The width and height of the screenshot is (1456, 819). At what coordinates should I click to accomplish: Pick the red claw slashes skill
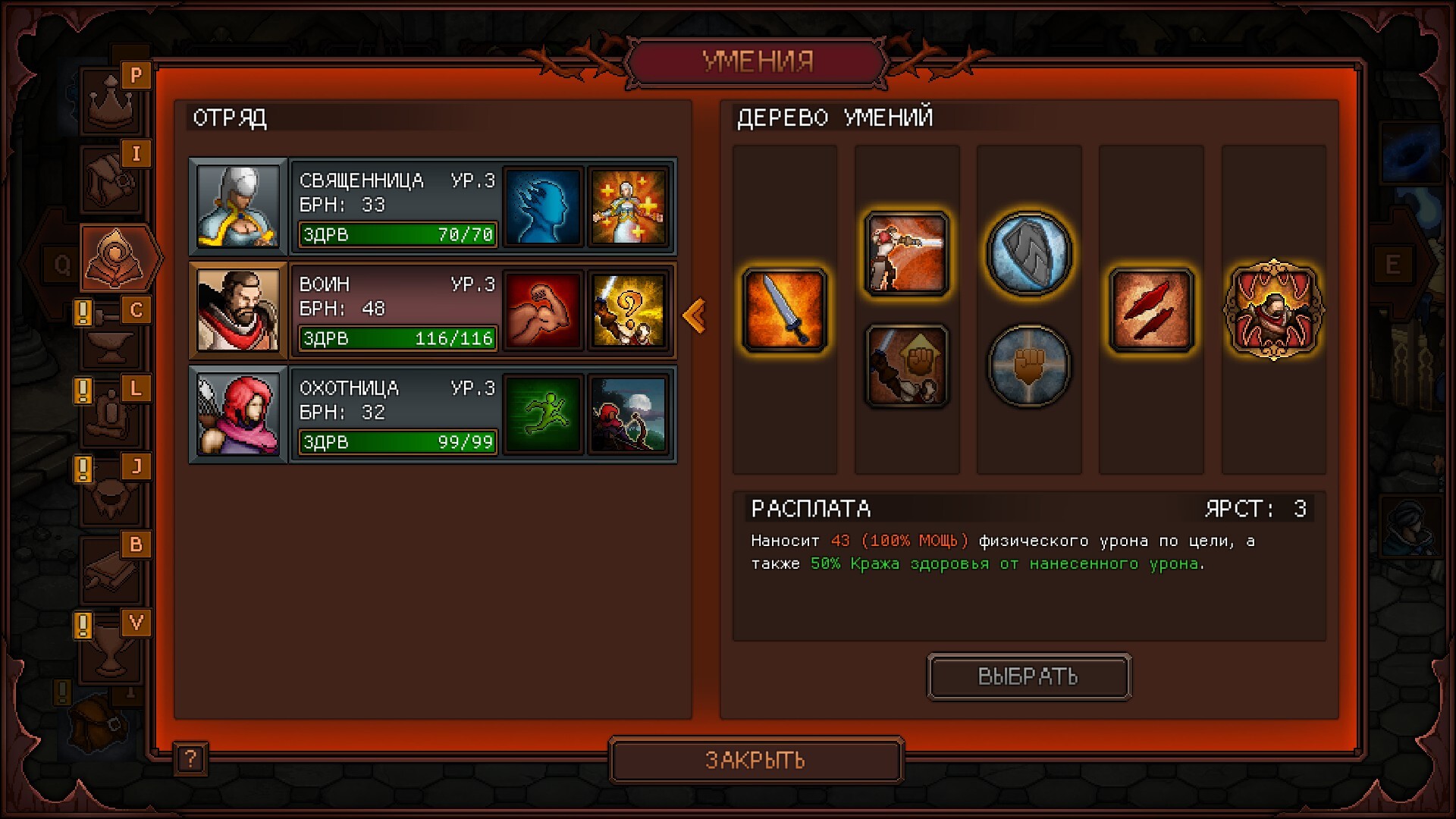click(x=1151, y=310)
